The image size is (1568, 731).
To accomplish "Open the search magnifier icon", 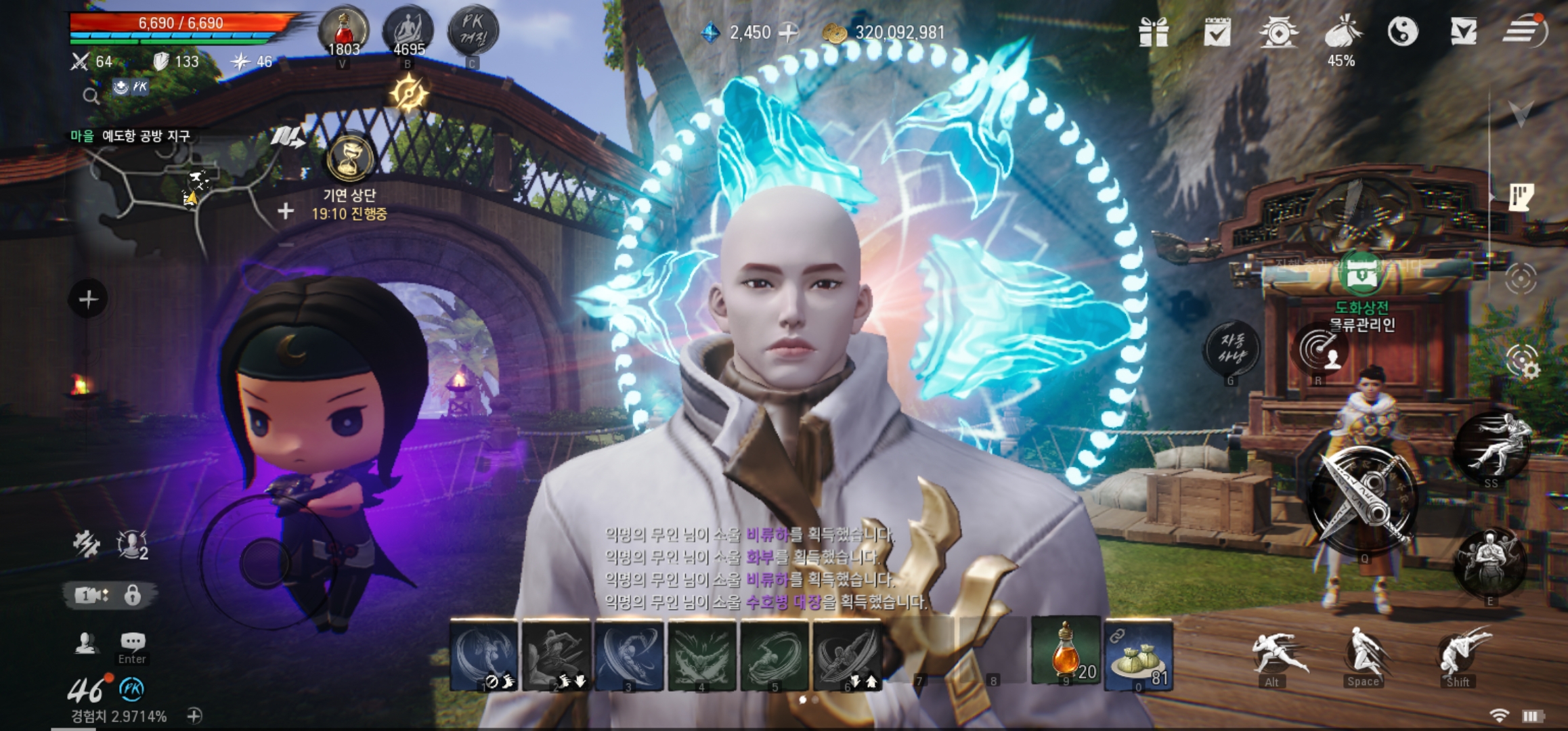I will pyautogui.click(x=91, y=97).
